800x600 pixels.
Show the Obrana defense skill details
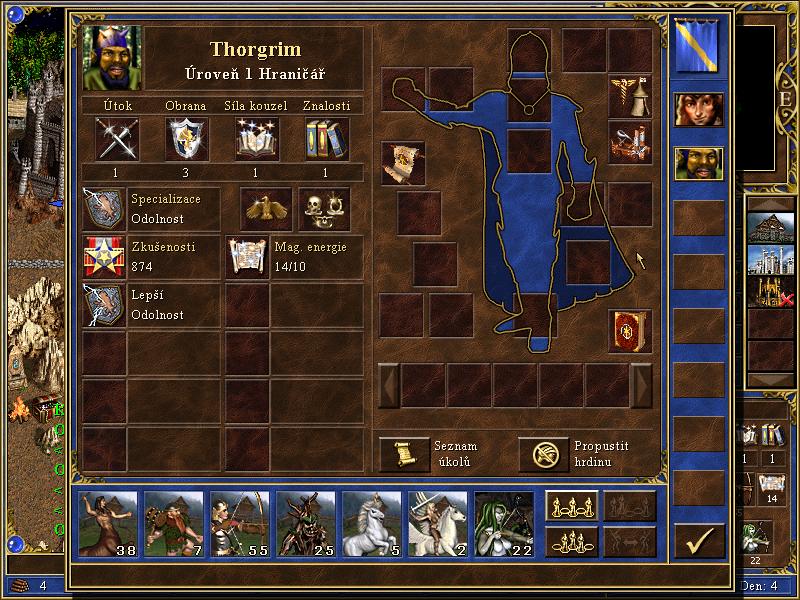186,139
